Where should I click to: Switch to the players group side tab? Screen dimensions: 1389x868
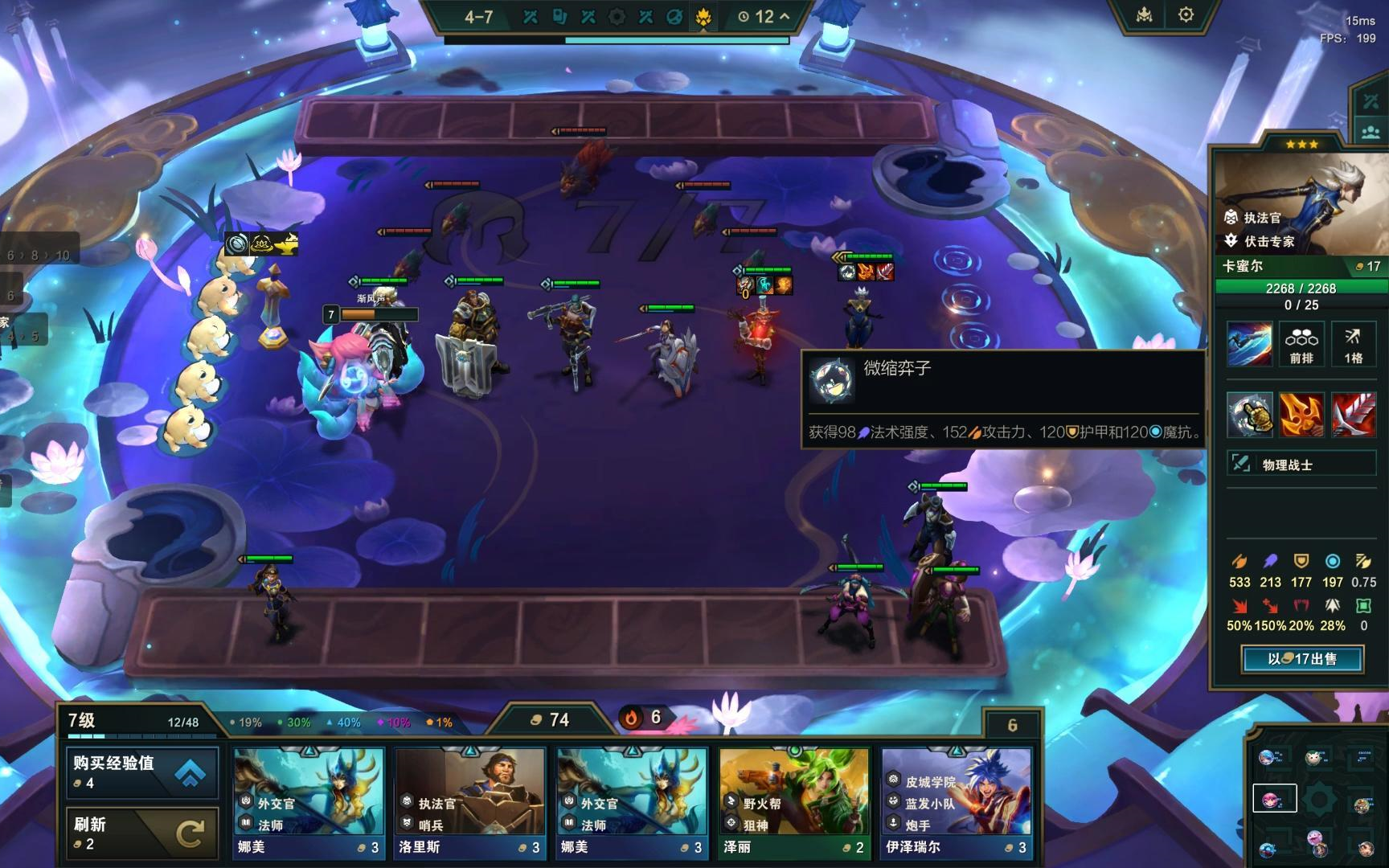(1370, 131)
